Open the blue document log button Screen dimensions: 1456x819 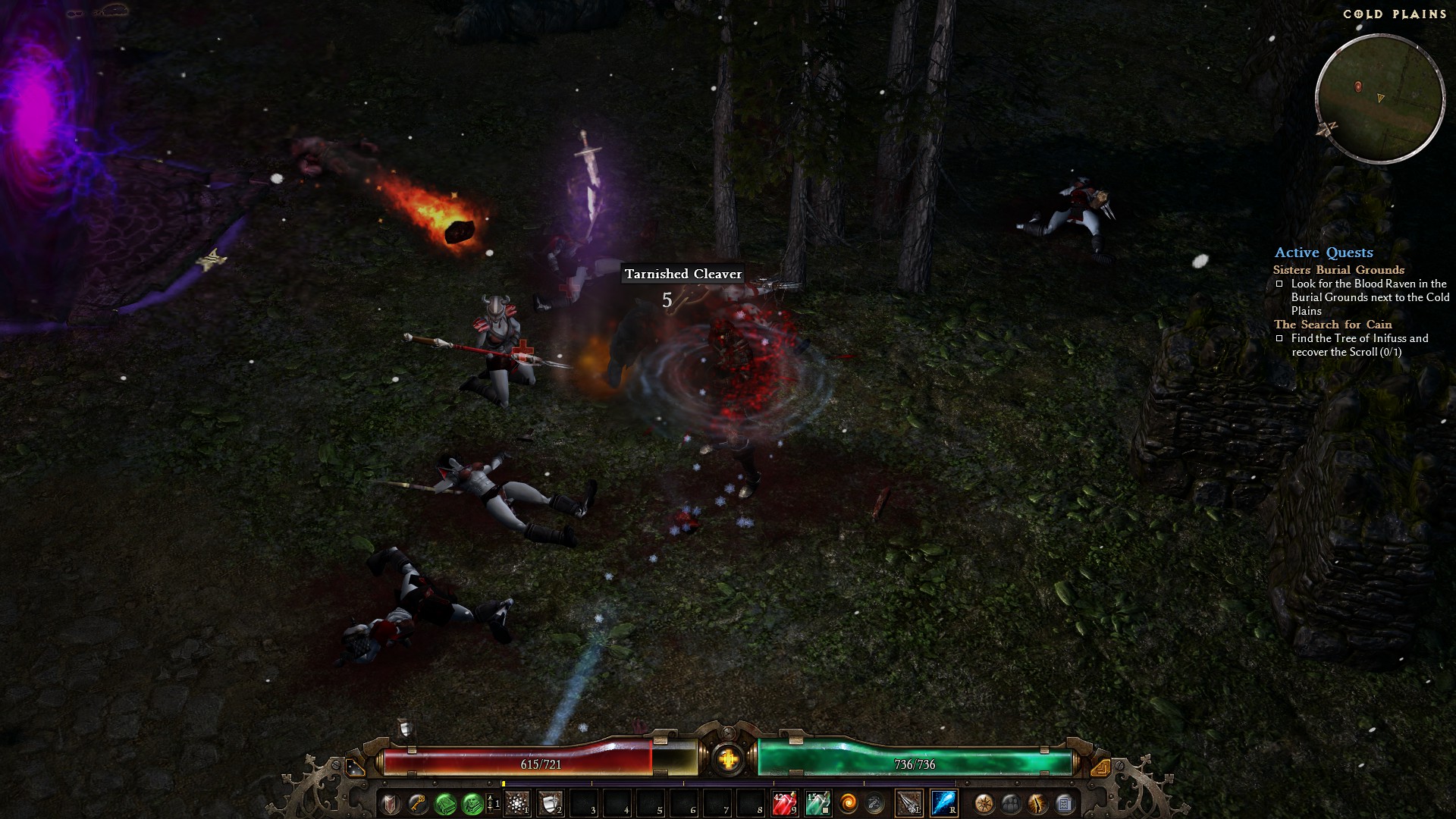pos(1064,803)
